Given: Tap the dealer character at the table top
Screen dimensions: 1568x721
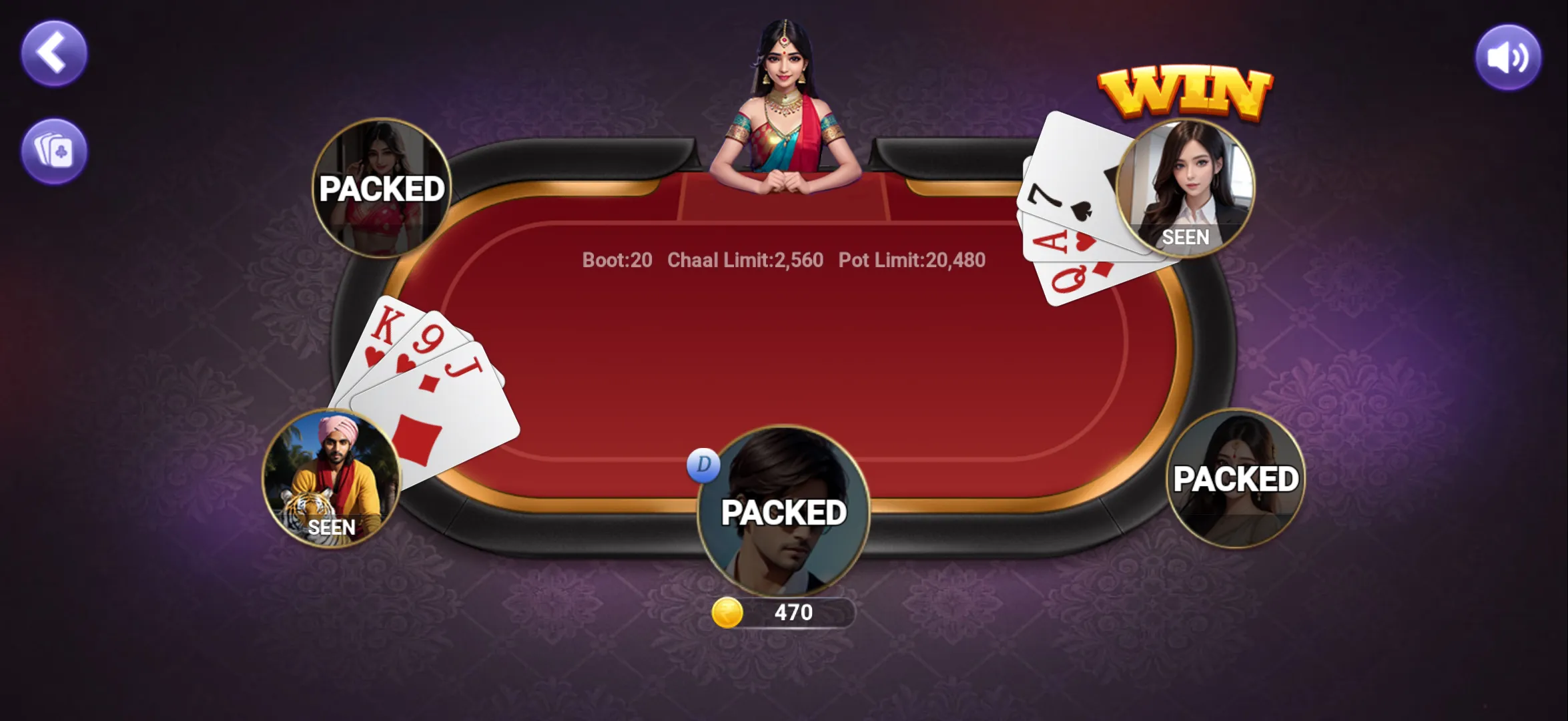Looking at the screenshot, I should click(784, 100).
